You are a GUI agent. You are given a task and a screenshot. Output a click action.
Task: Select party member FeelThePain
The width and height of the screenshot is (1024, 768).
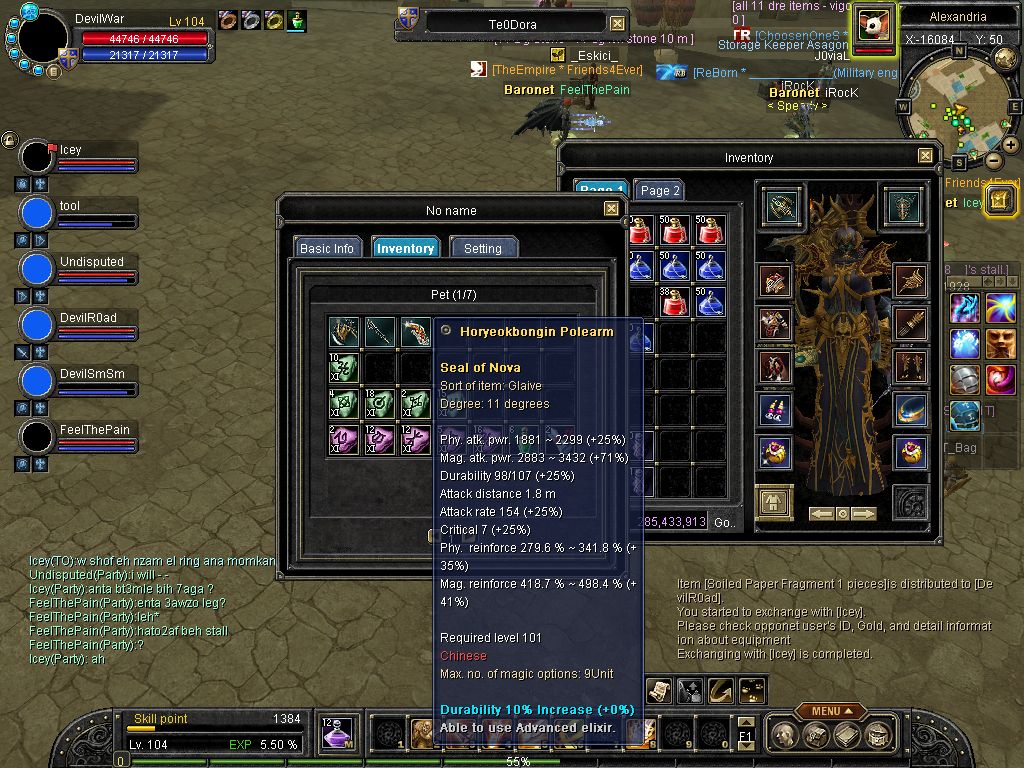coord(37,437)
